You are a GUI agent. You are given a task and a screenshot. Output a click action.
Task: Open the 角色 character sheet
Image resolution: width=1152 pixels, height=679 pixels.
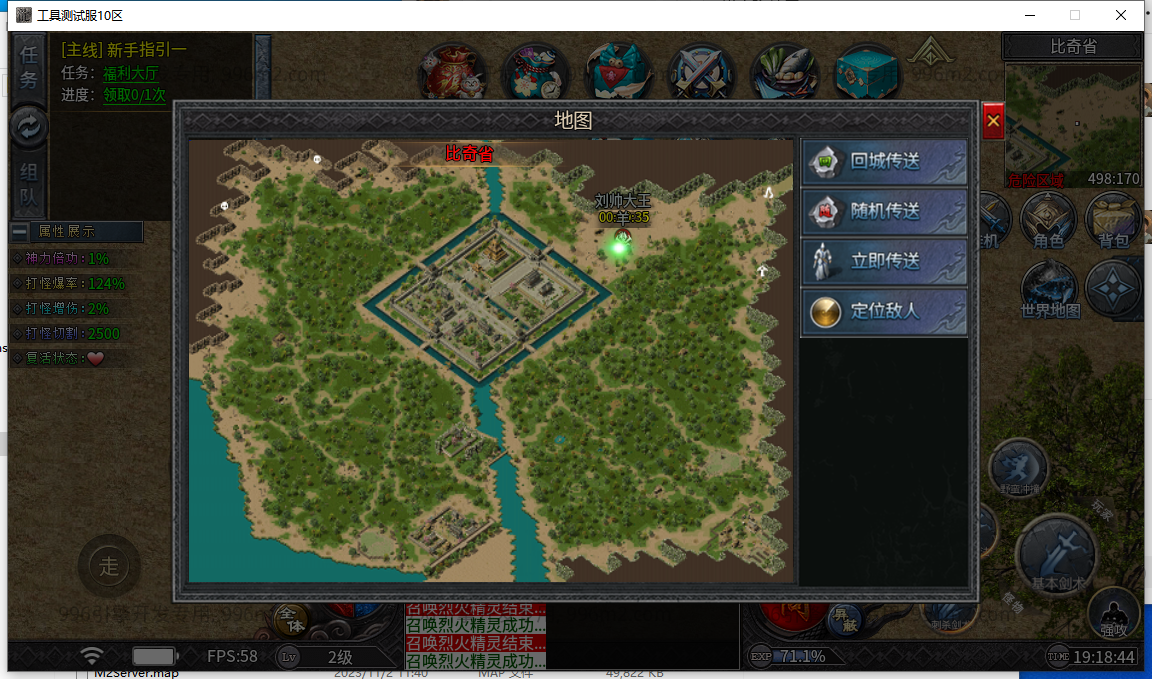[x=1048, y=220]
